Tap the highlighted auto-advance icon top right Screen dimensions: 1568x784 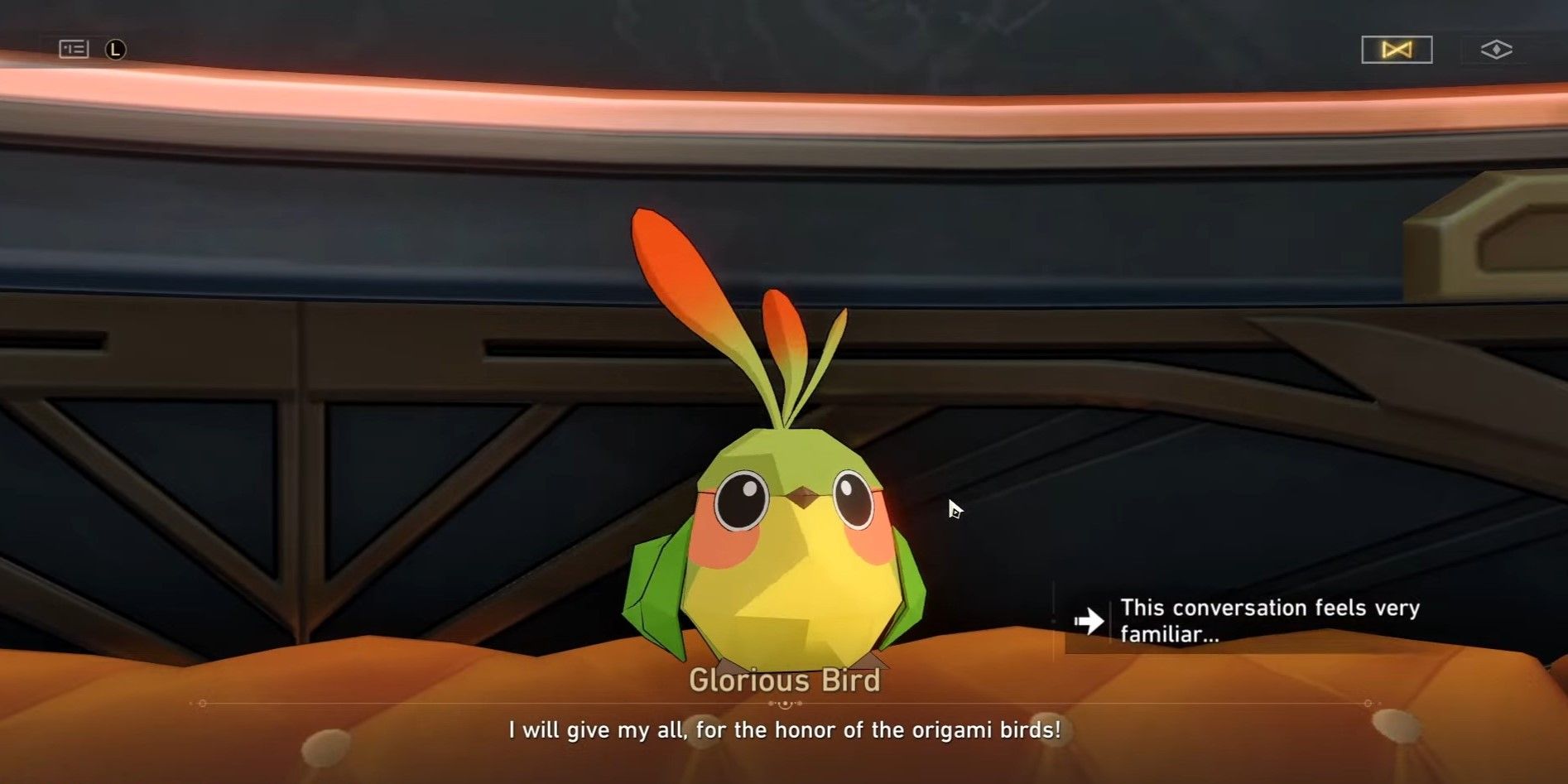[x=1397, y=50]
